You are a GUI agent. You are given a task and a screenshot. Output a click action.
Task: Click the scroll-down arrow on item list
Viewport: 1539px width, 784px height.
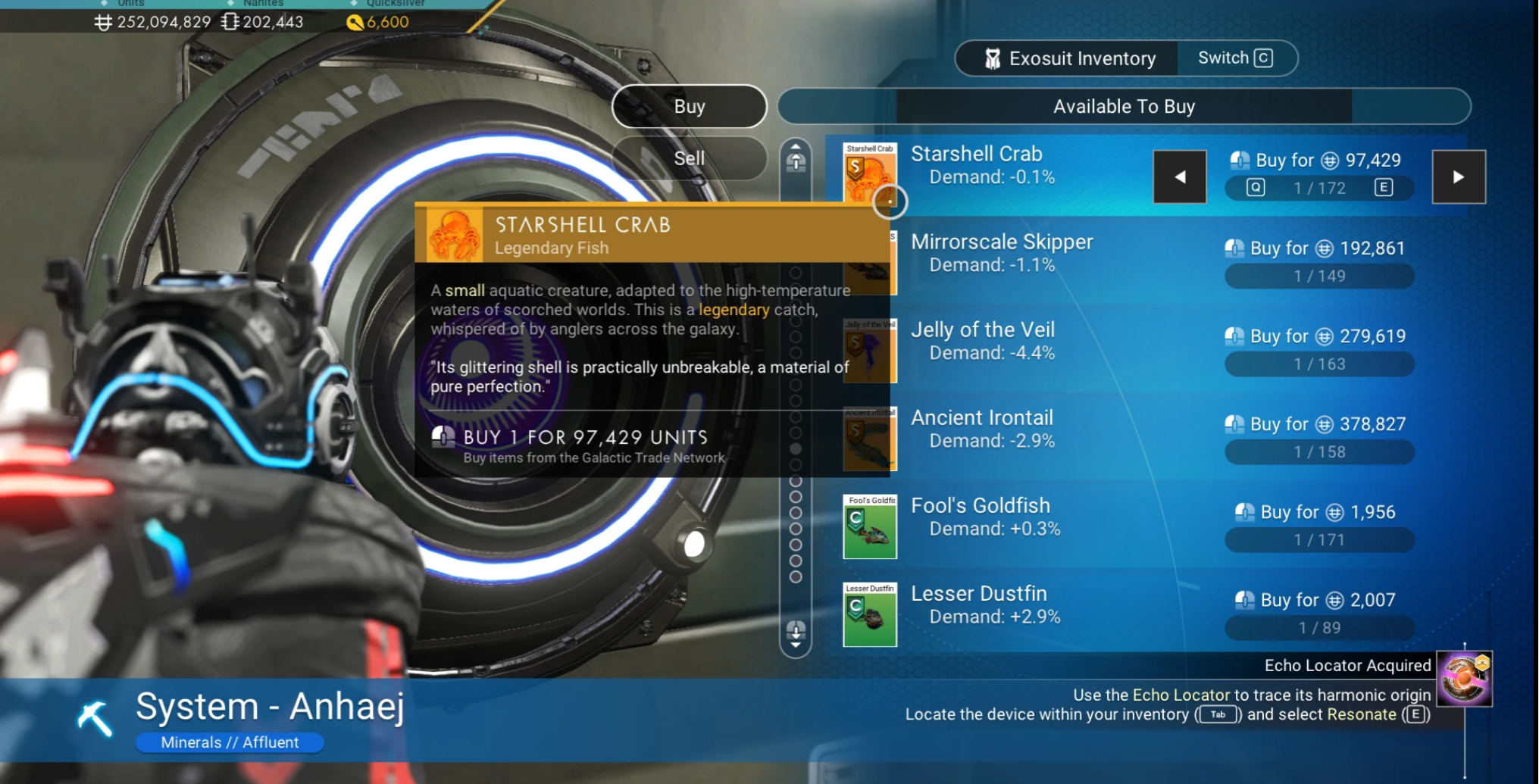click(x=795, y=633)
